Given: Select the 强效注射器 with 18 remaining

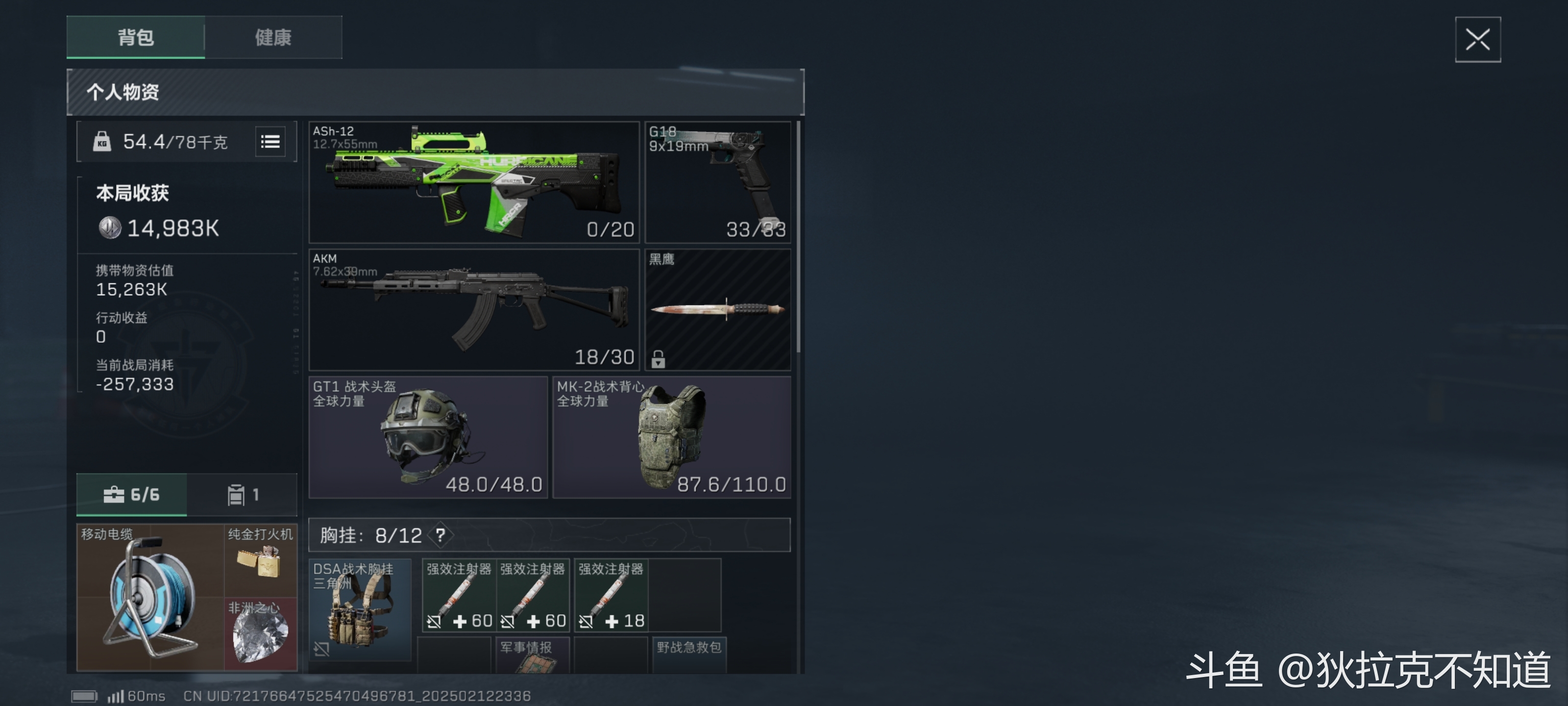Looking at the screenshot, I should coord(611,596).
